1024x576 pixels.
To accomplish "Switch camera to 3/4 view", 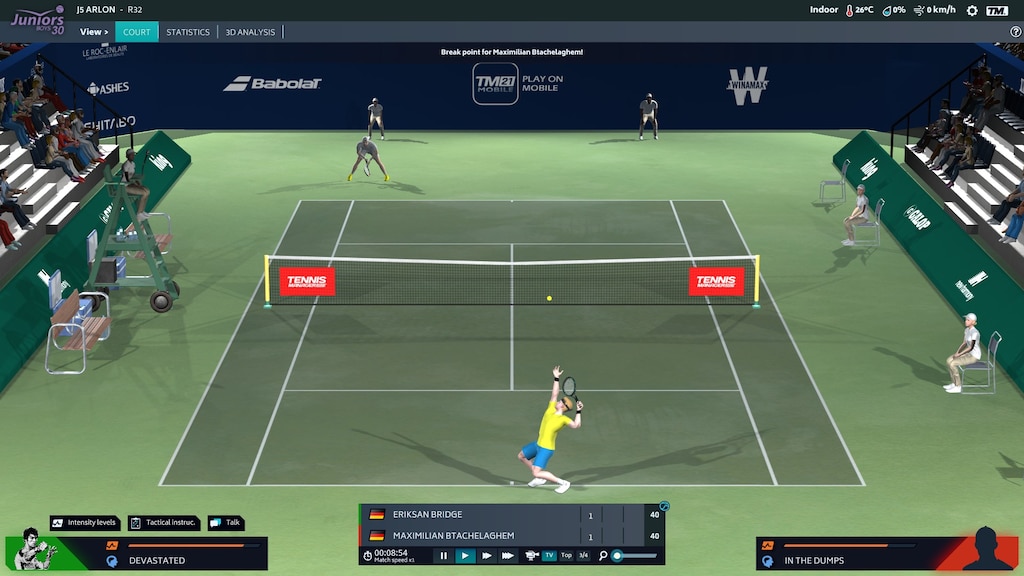I will tap(583, 555).
